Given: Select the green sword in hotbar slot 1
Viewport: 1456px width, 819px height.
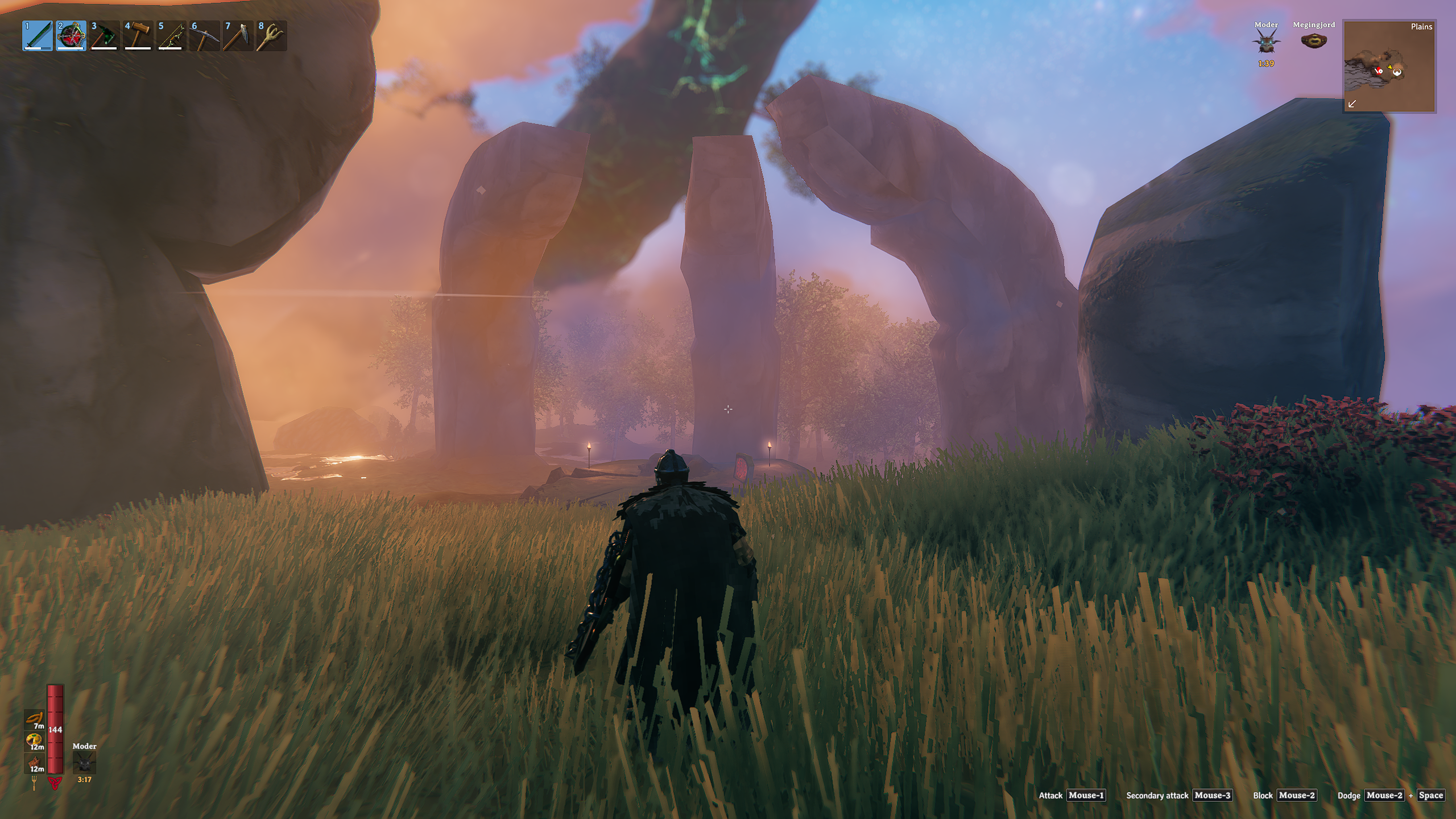Looking at the screenshot, I should (x=38, y=36).
